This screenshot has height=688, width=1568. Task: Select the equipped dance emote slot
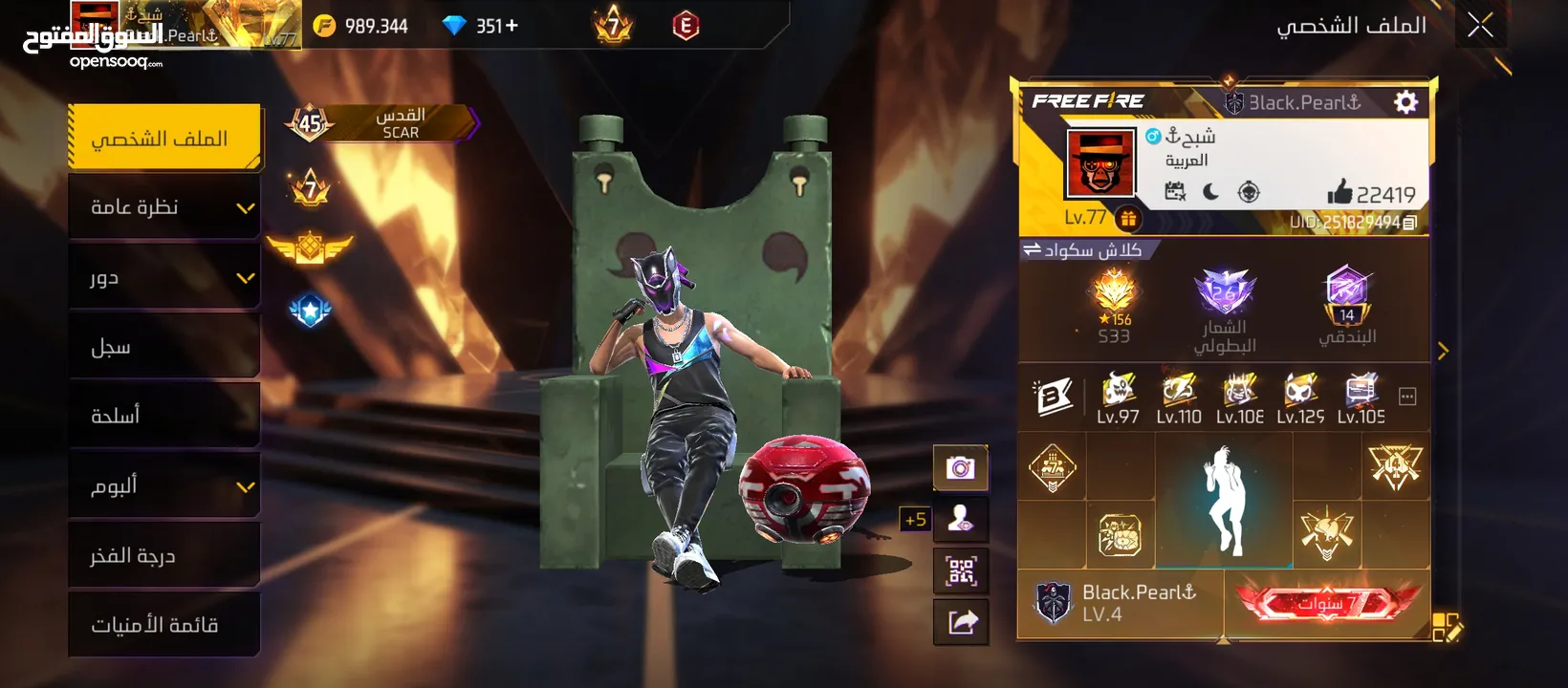1224,501
